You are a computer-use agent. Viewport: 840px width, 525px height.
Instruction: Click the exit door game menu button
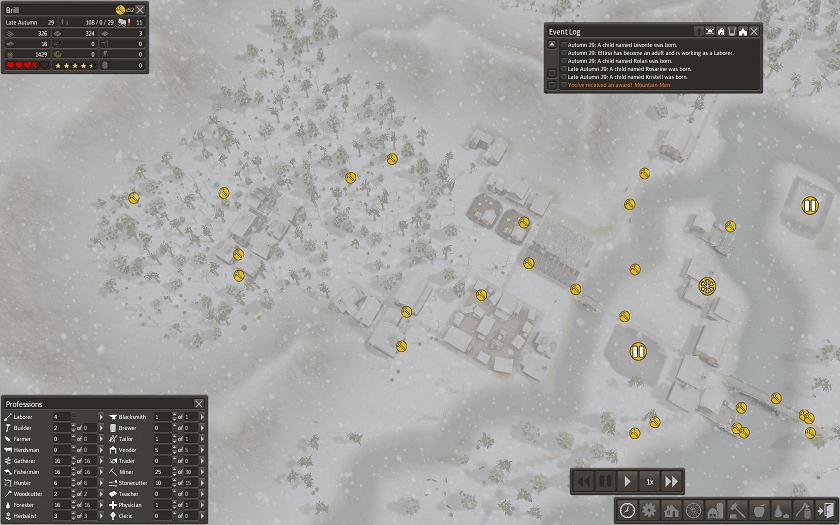825,510
